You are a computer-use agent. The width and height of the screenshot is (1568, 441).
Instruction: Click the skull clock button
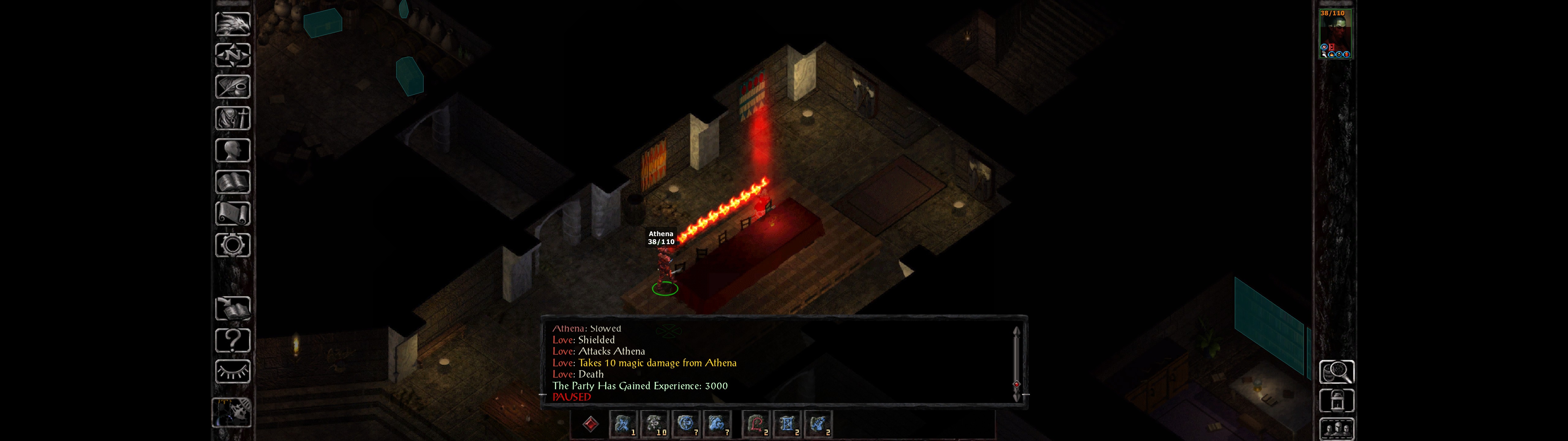coord(231,413)
